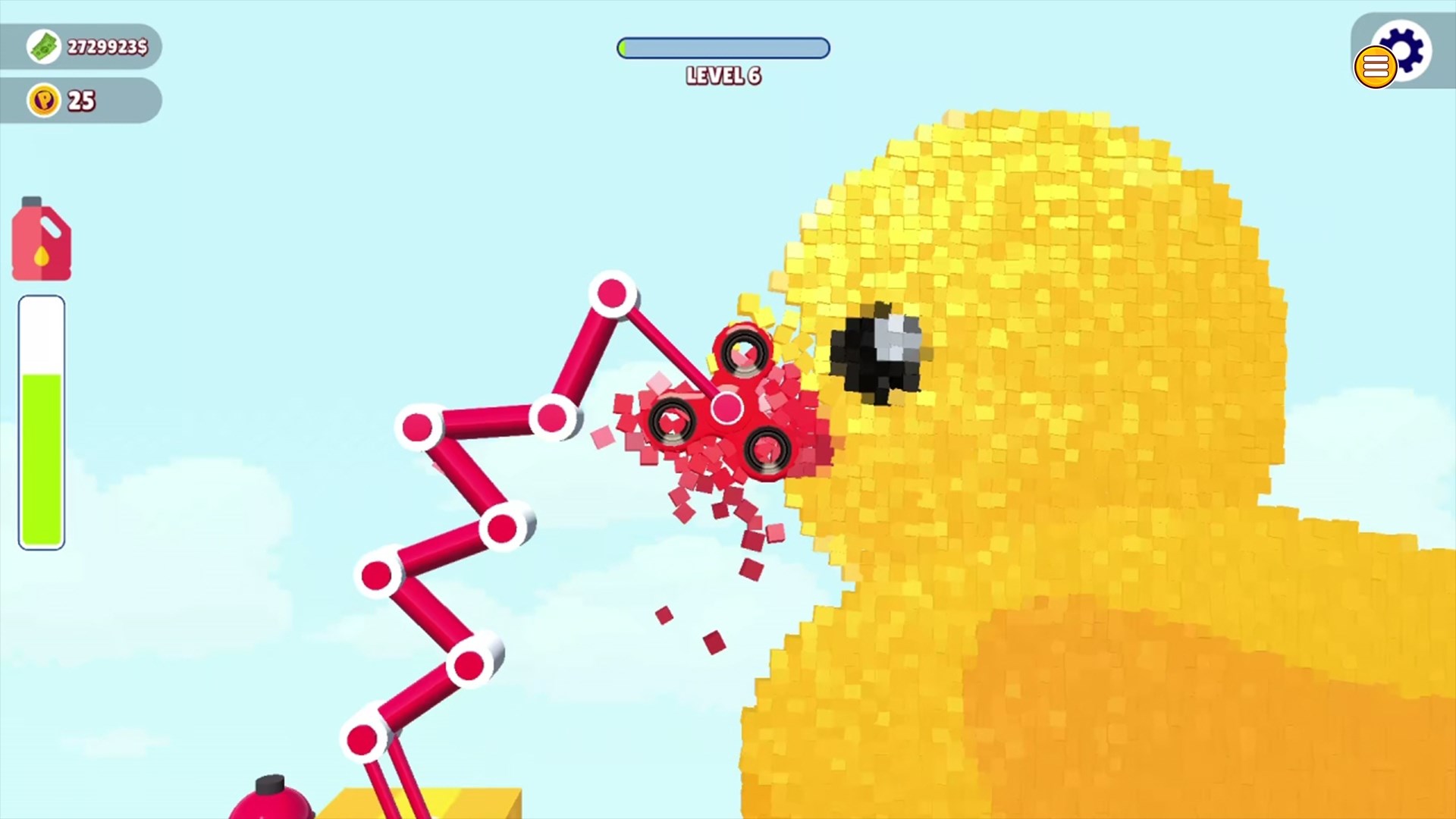Viewport: 1456px width, 819px height.
Task: Select the spinner's red center hub
Action: (726, 407)
